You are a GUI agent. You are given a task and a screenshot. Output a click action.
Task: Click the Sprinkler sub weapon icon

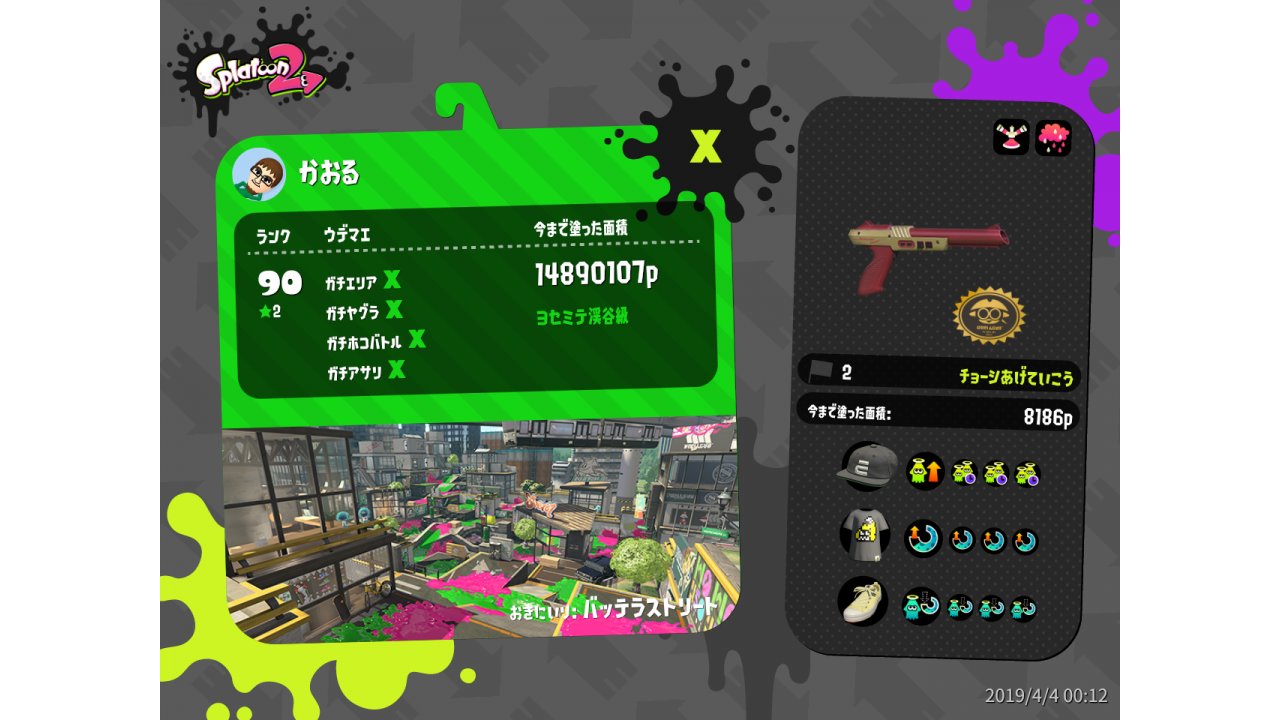click(x=1010, y=138)
